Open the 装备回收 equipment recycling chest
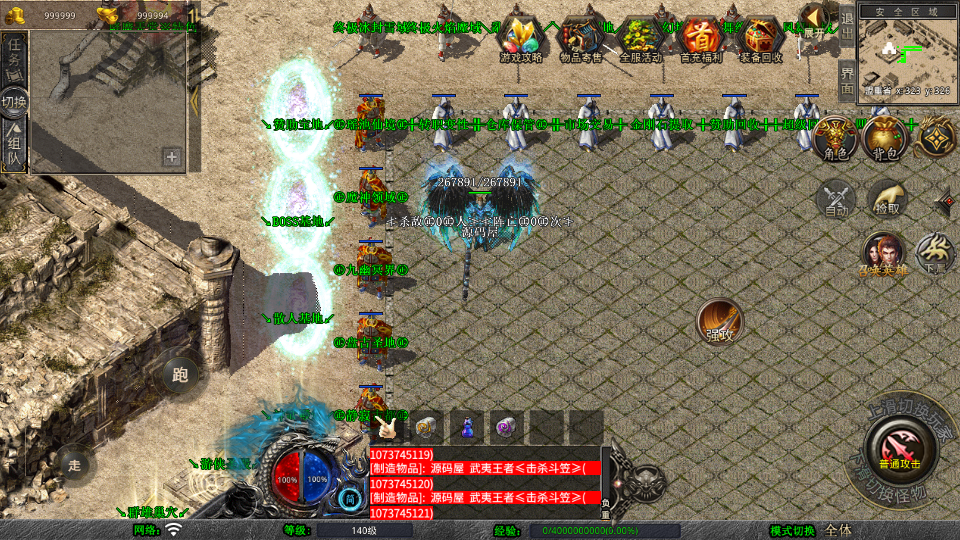The height and width of the screenshot is (540, 960). pos(761,38)
